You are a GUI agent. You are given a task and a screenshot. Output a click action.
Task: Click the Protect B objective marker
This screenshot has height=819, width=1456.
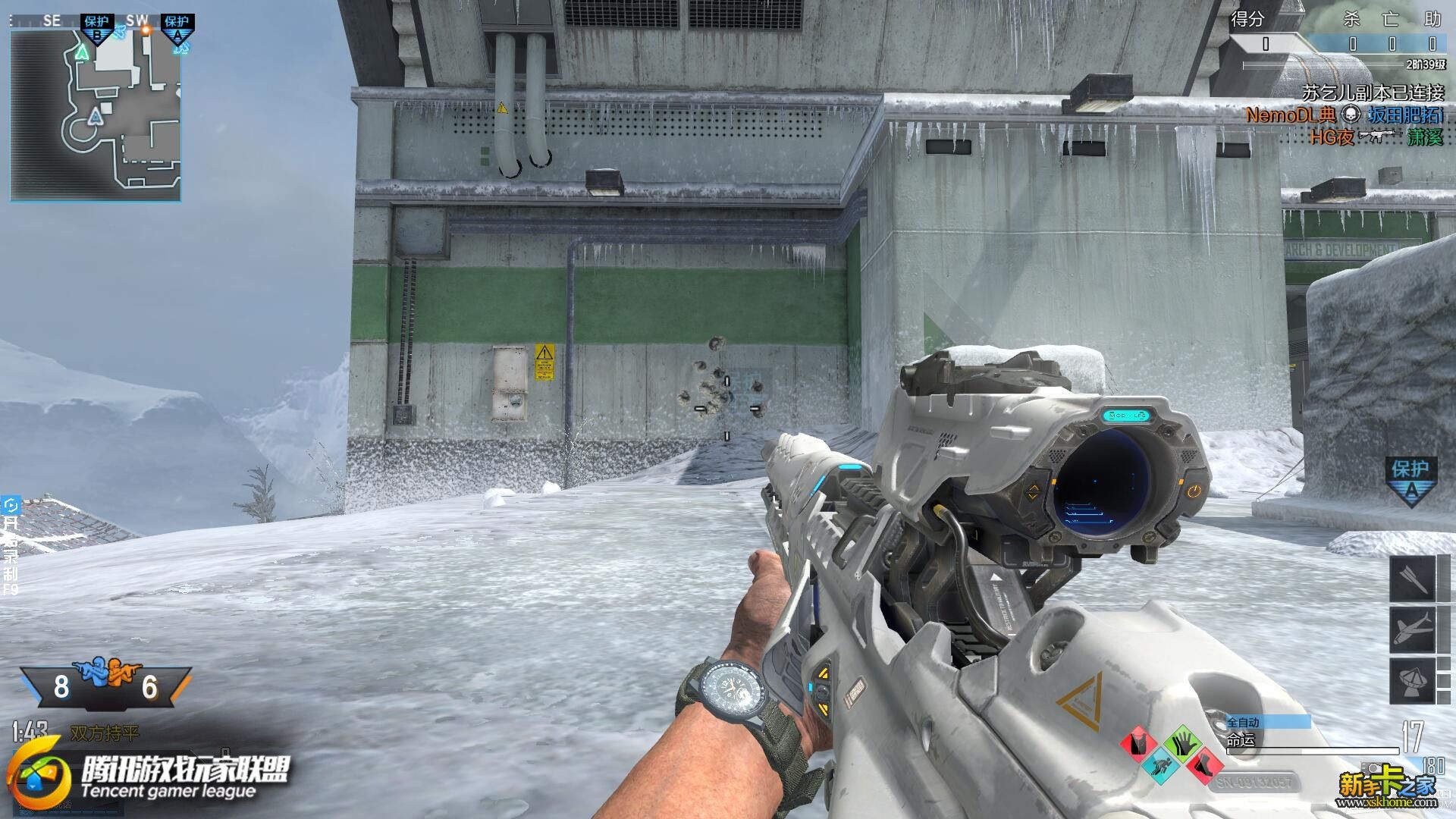97,28
